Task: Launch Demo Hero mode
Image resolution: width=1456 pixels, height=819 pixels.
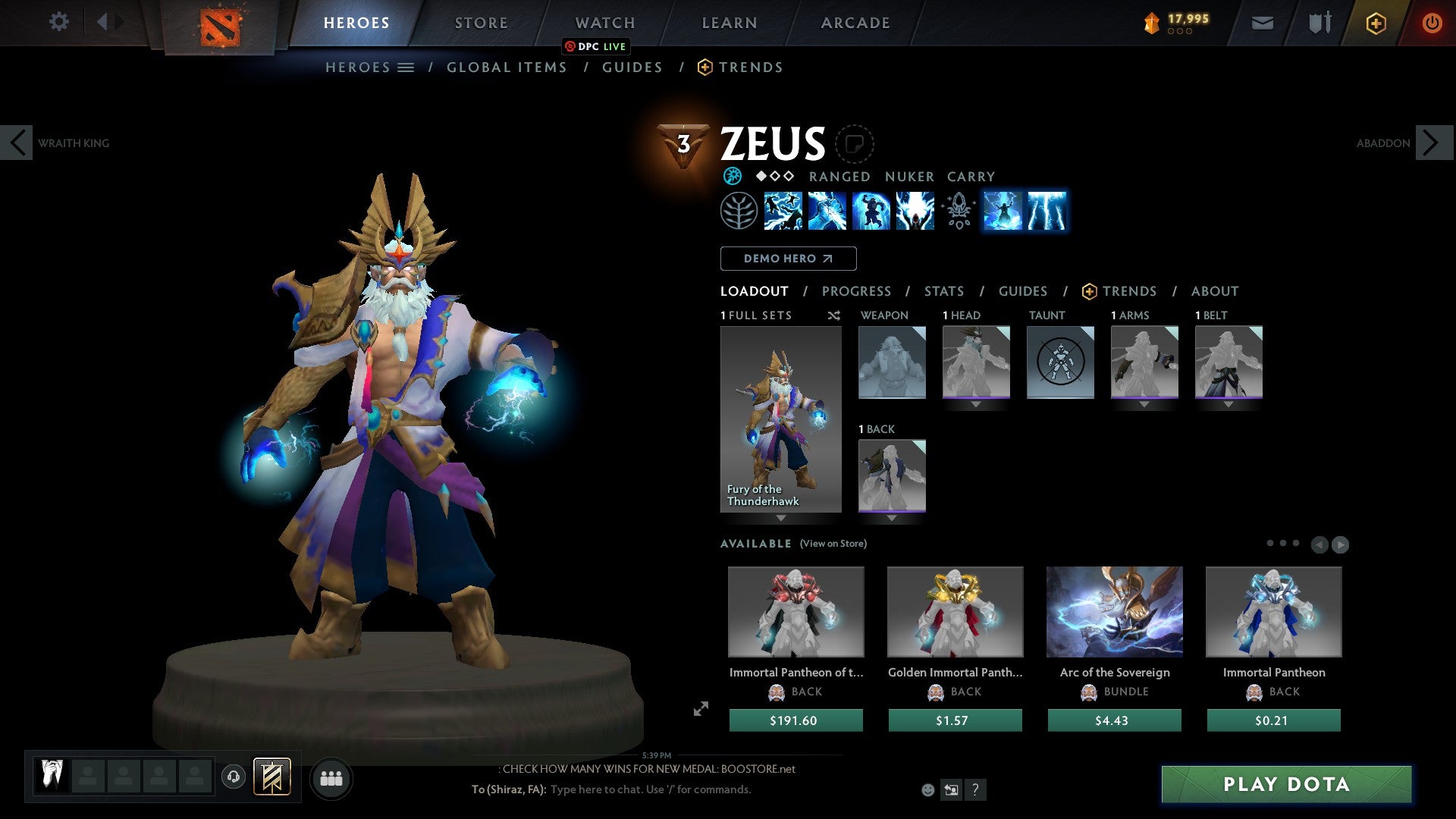Action: (x=788, y=259)
